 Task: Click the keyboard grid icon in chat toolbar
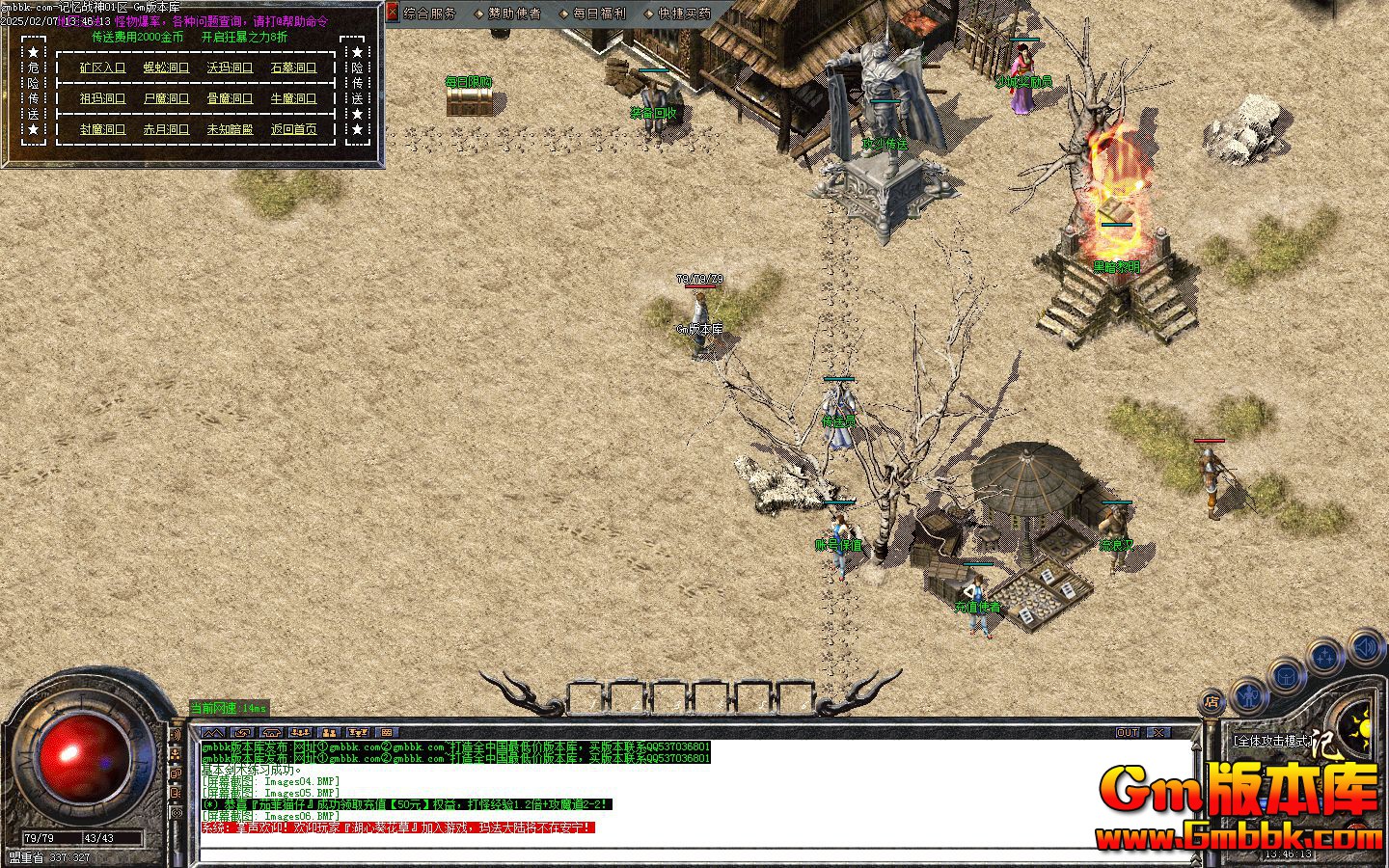pos(386,732)
